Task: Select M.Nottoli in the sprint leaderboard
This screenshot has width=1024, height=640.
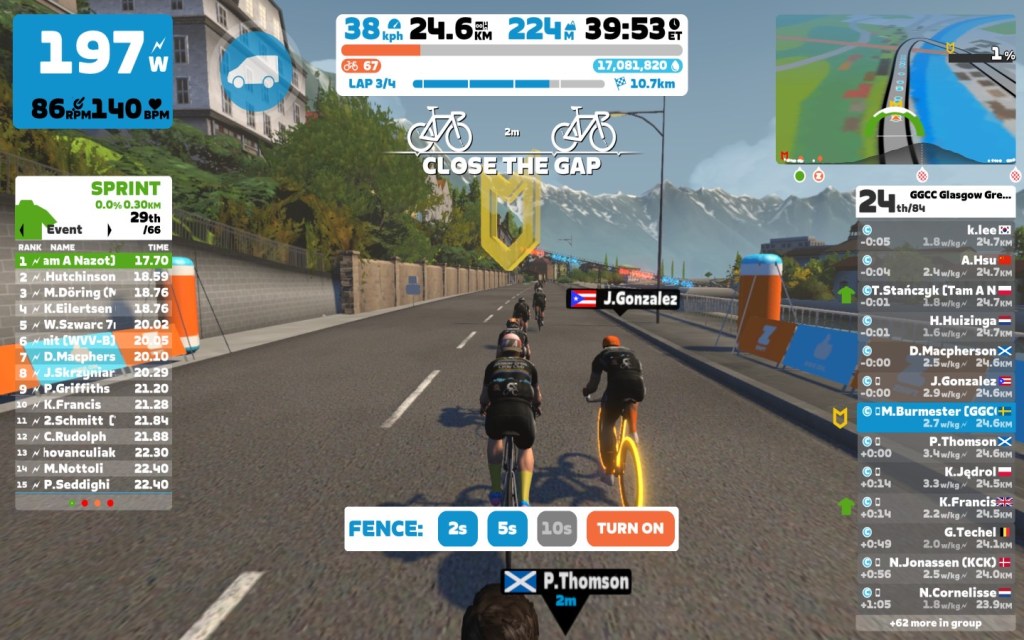Action: [93, 468]
